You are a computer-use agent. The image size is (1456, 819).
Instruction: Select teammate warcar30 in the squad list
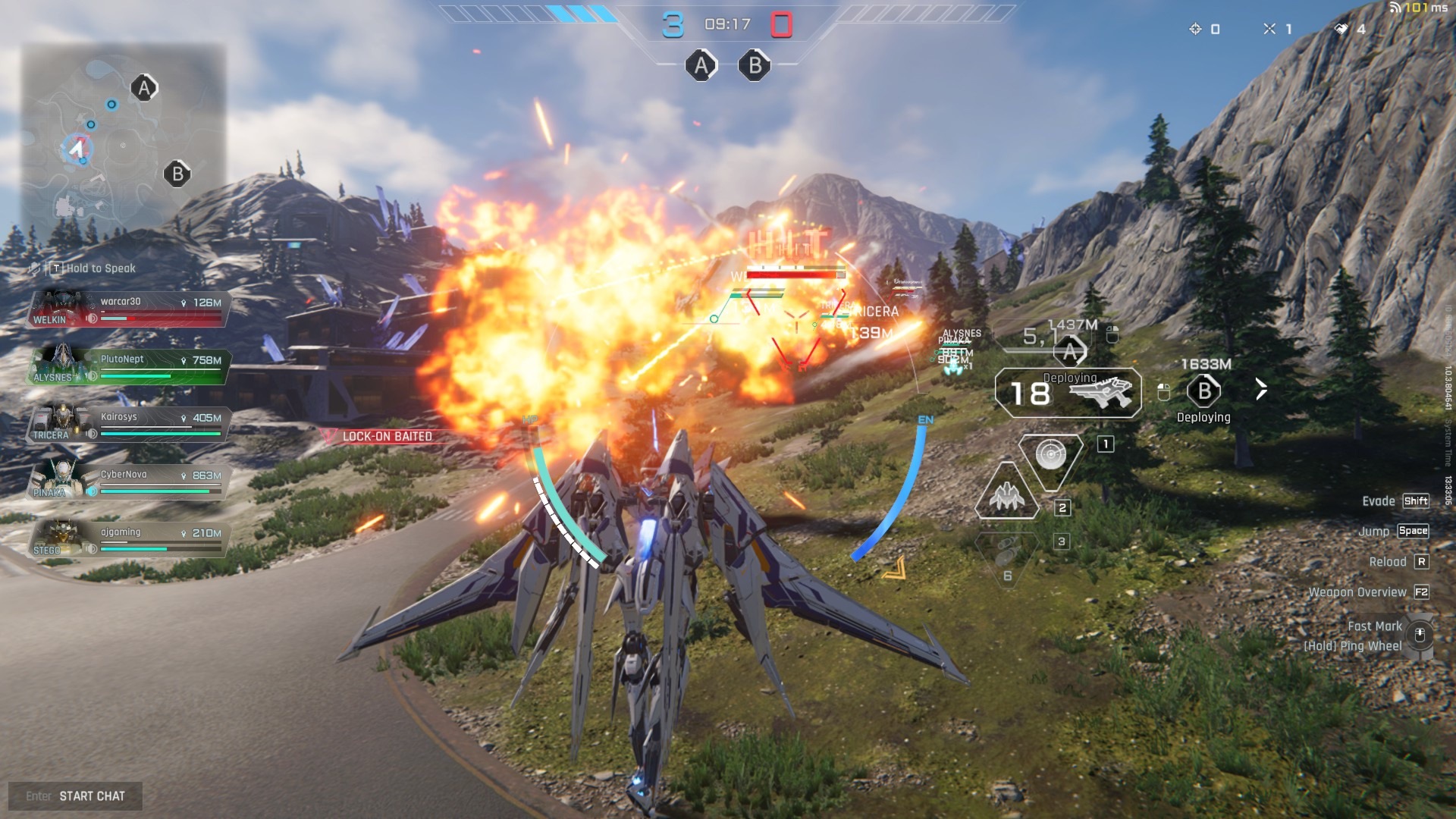(x=129, y=309)
